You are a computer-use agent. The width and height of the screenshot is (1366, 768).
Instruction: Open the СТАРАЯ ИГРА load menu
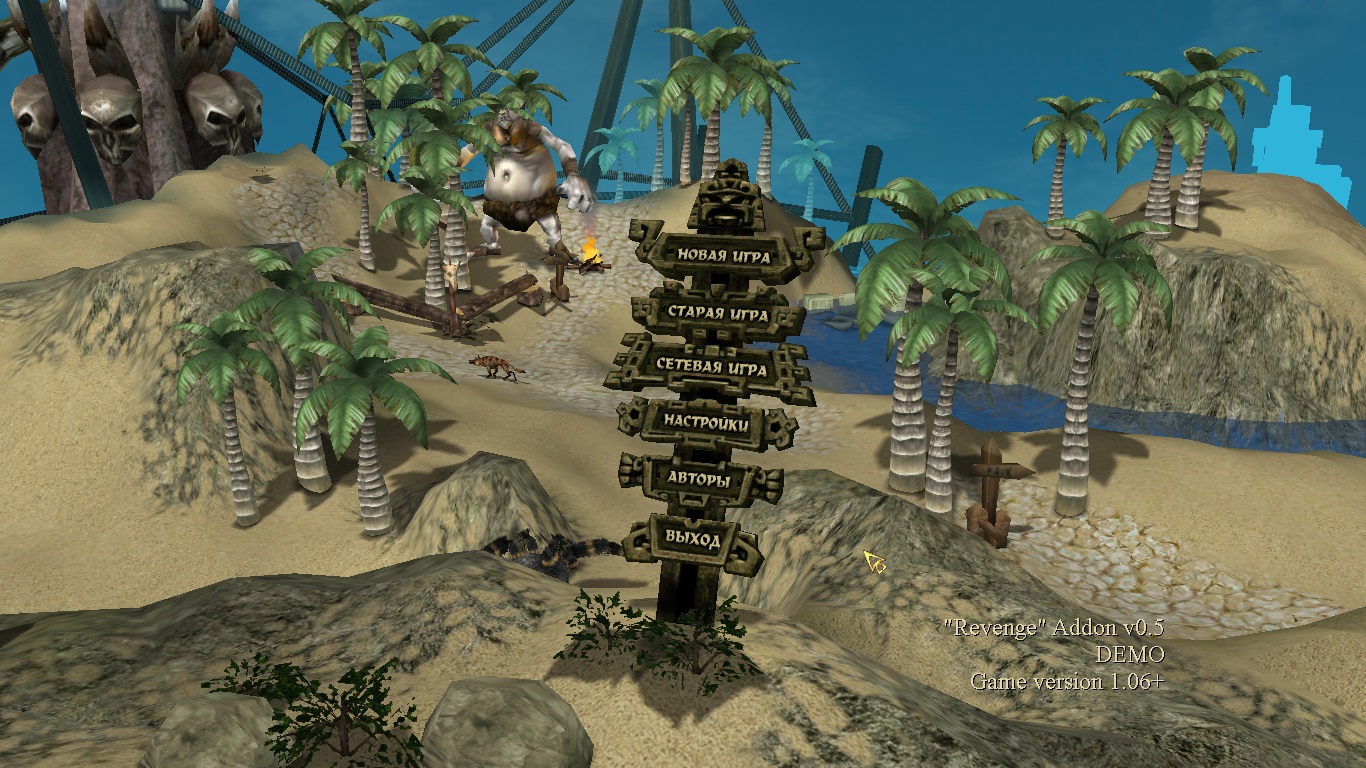click(718, 313)
